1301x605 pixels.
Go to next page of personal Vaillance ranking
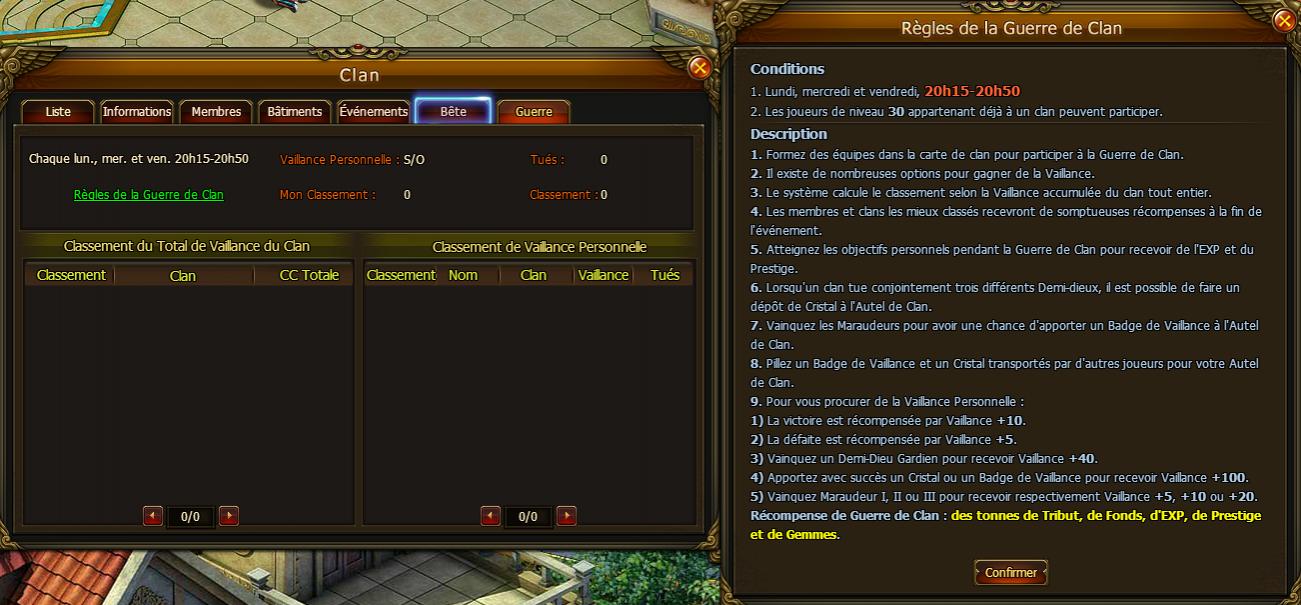pyautogui.click(x=566, y=516)
